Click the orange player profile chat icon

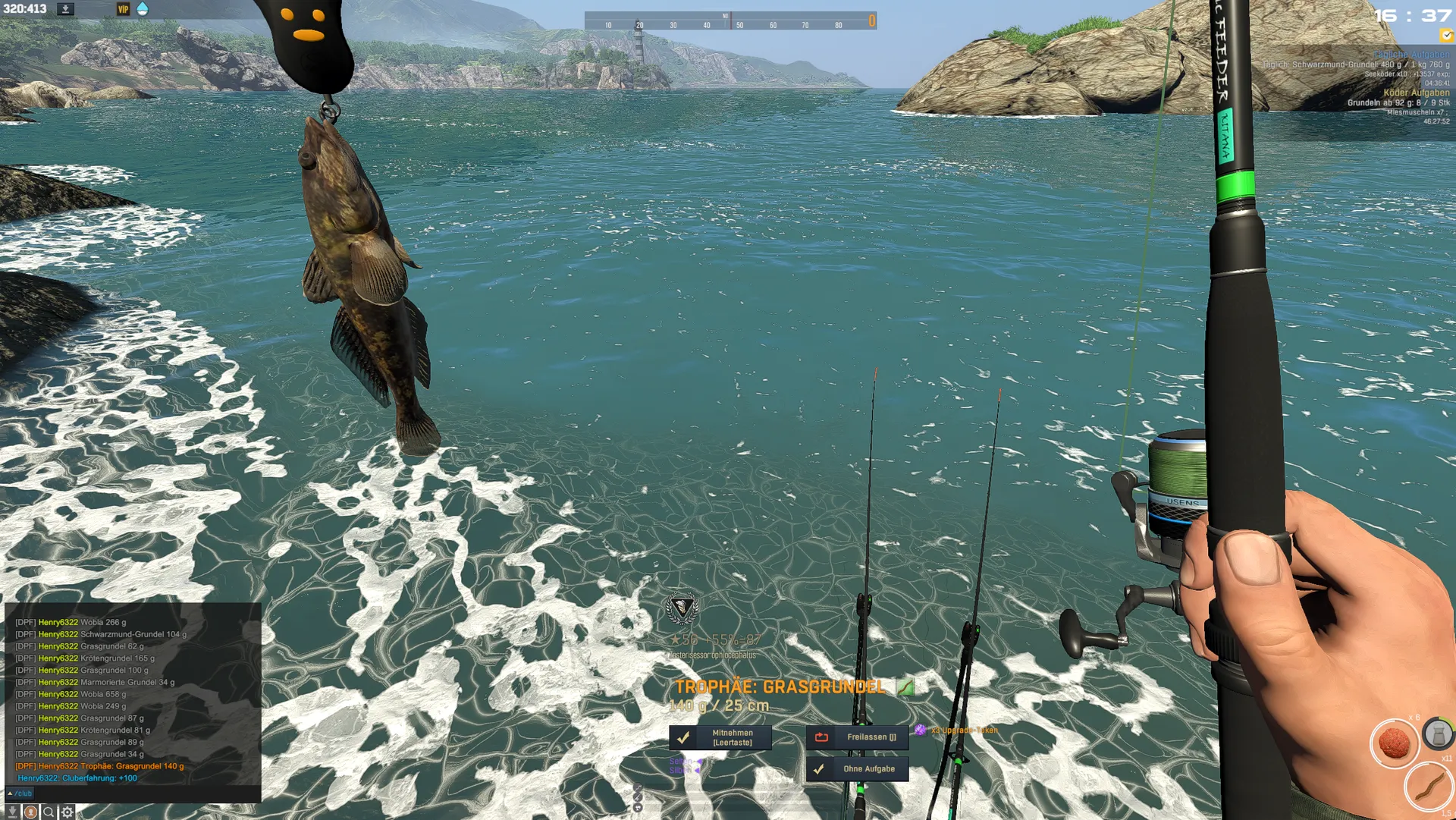30,812
